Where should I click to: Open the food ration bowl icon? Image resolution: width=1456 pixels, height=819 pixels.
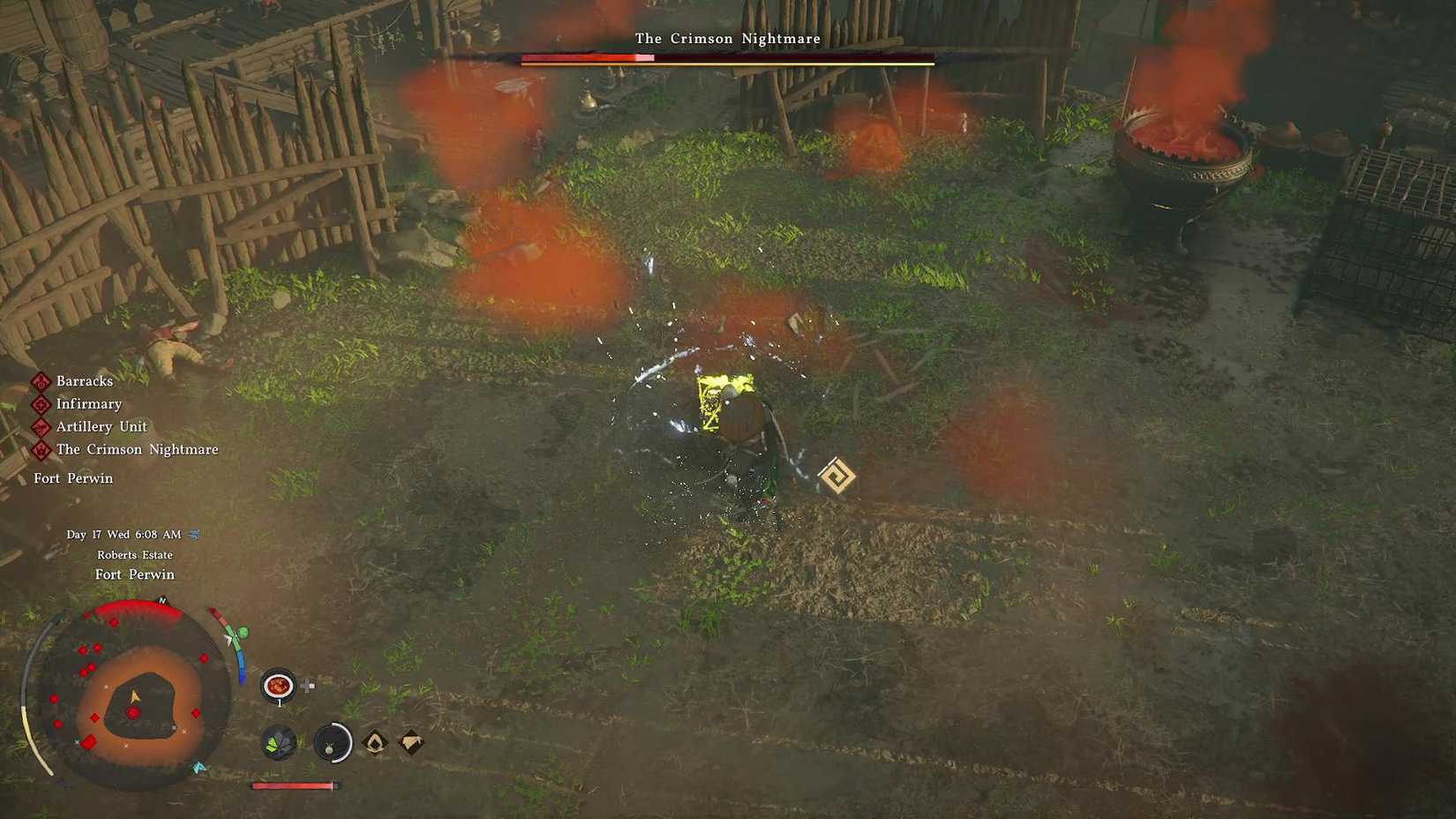coord(279,683)
